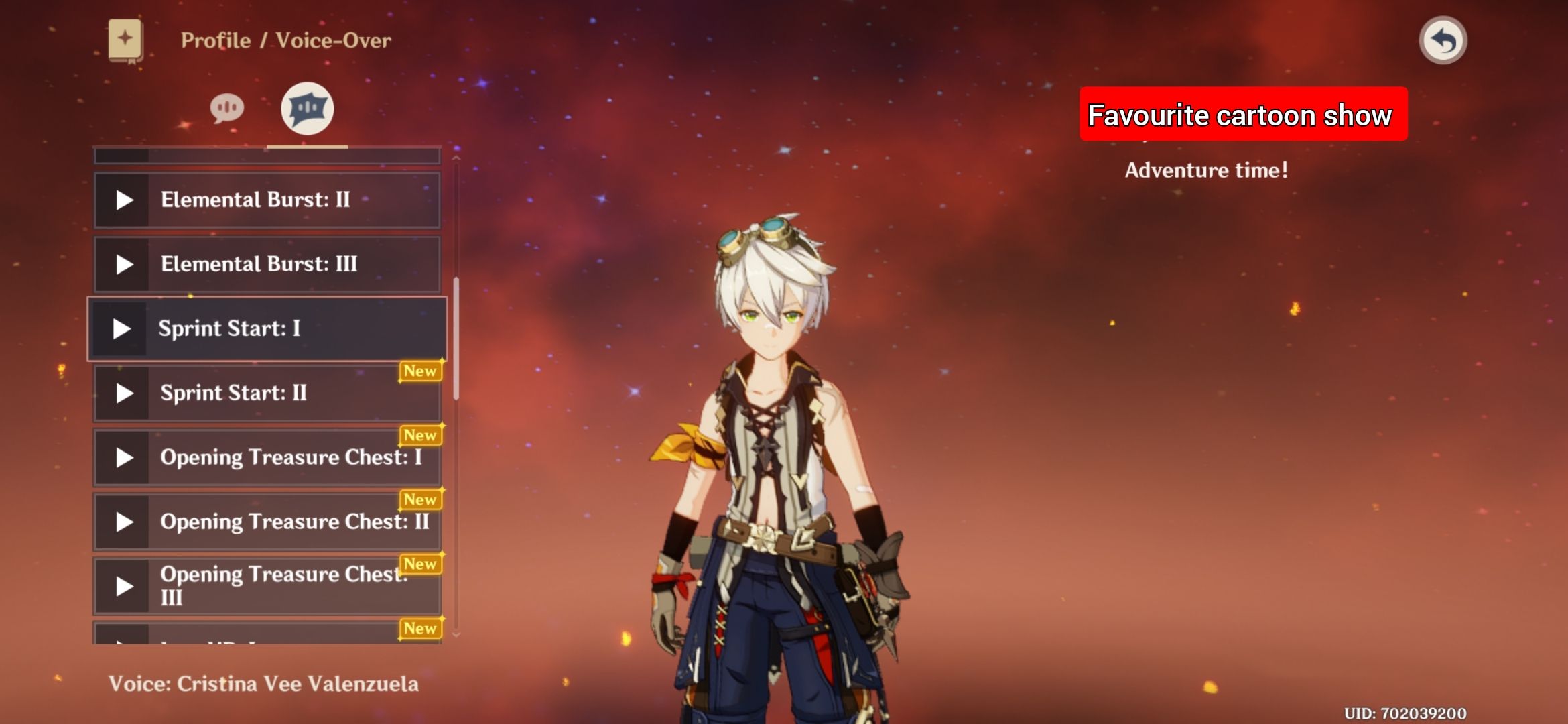Screen dimensions: 1568x724
Task: Select the highlighted Sprint Start: I entry
Action: pyautogui.click(x=266, y=328)
